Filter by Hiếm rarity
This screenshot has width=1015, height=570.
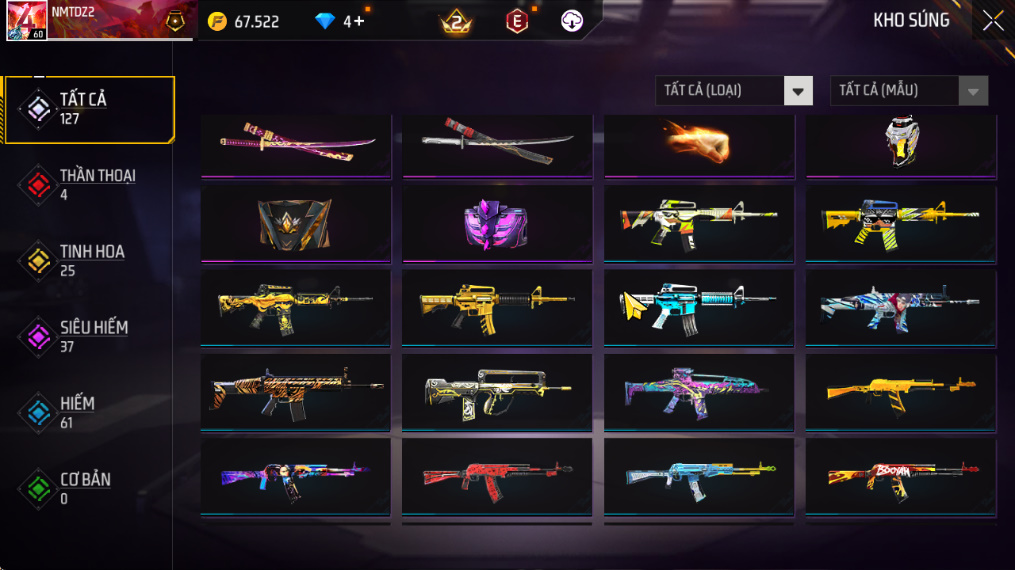pyautogui.click(x=88, y=413)
